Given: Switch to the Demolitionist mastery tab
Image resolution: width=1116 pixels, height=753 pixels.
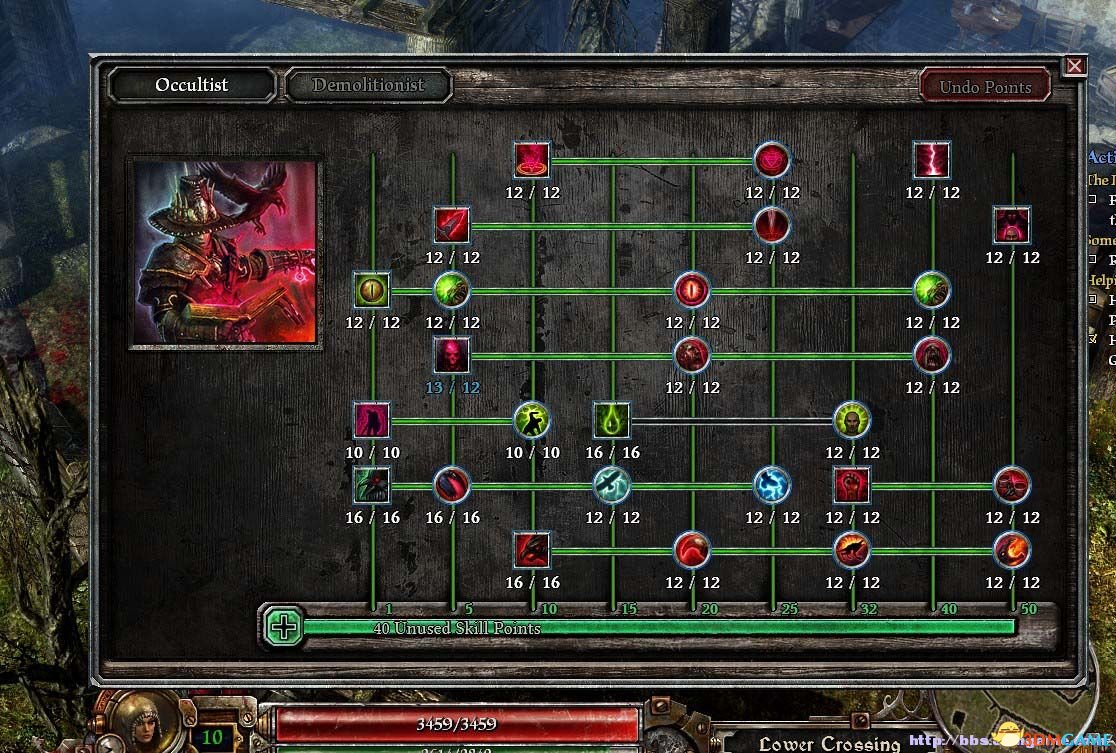Looking at the screenshot, I should tap(368, 85).
